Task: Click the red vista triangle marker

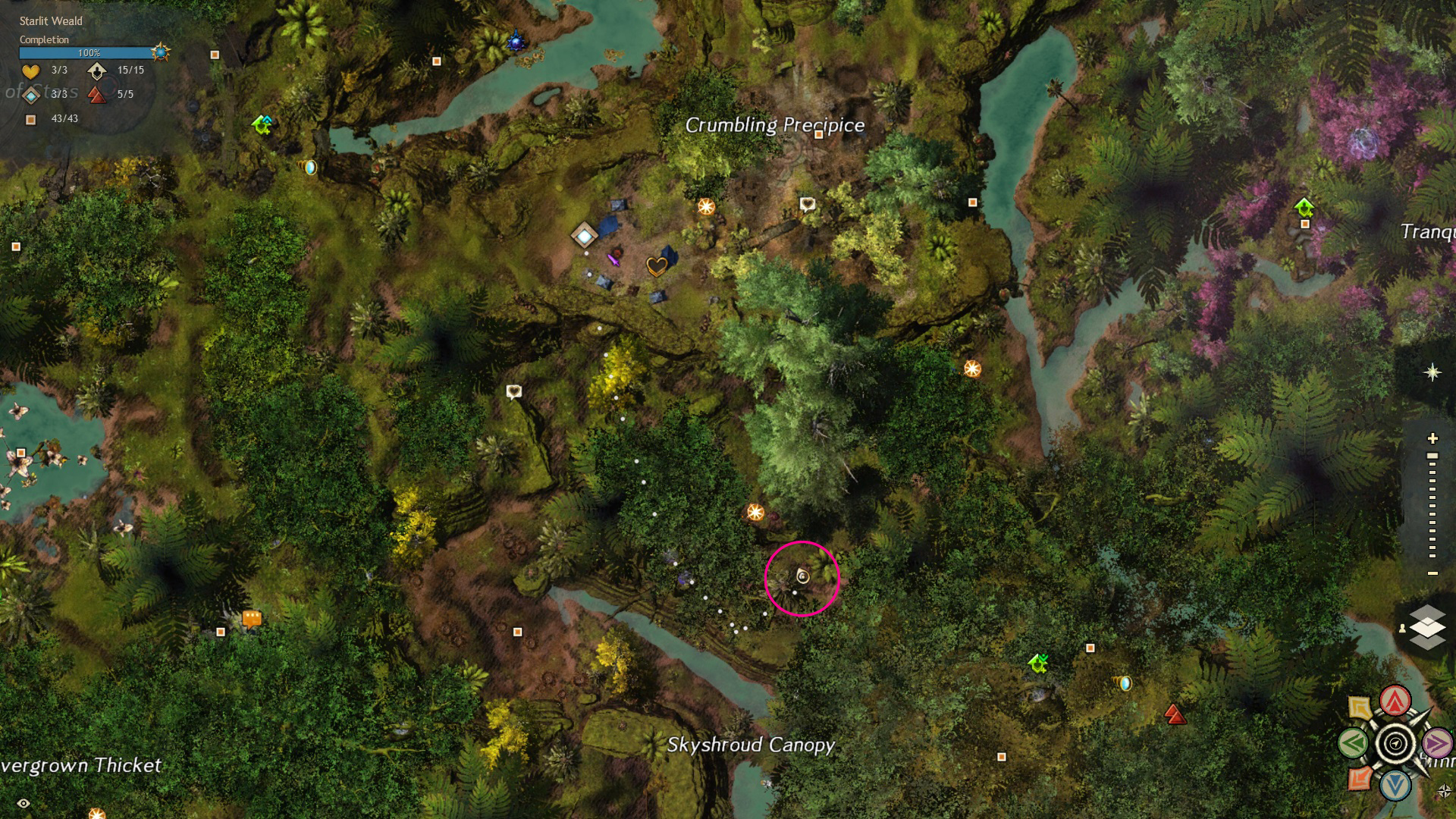Action: click(x=1175, y=714)
